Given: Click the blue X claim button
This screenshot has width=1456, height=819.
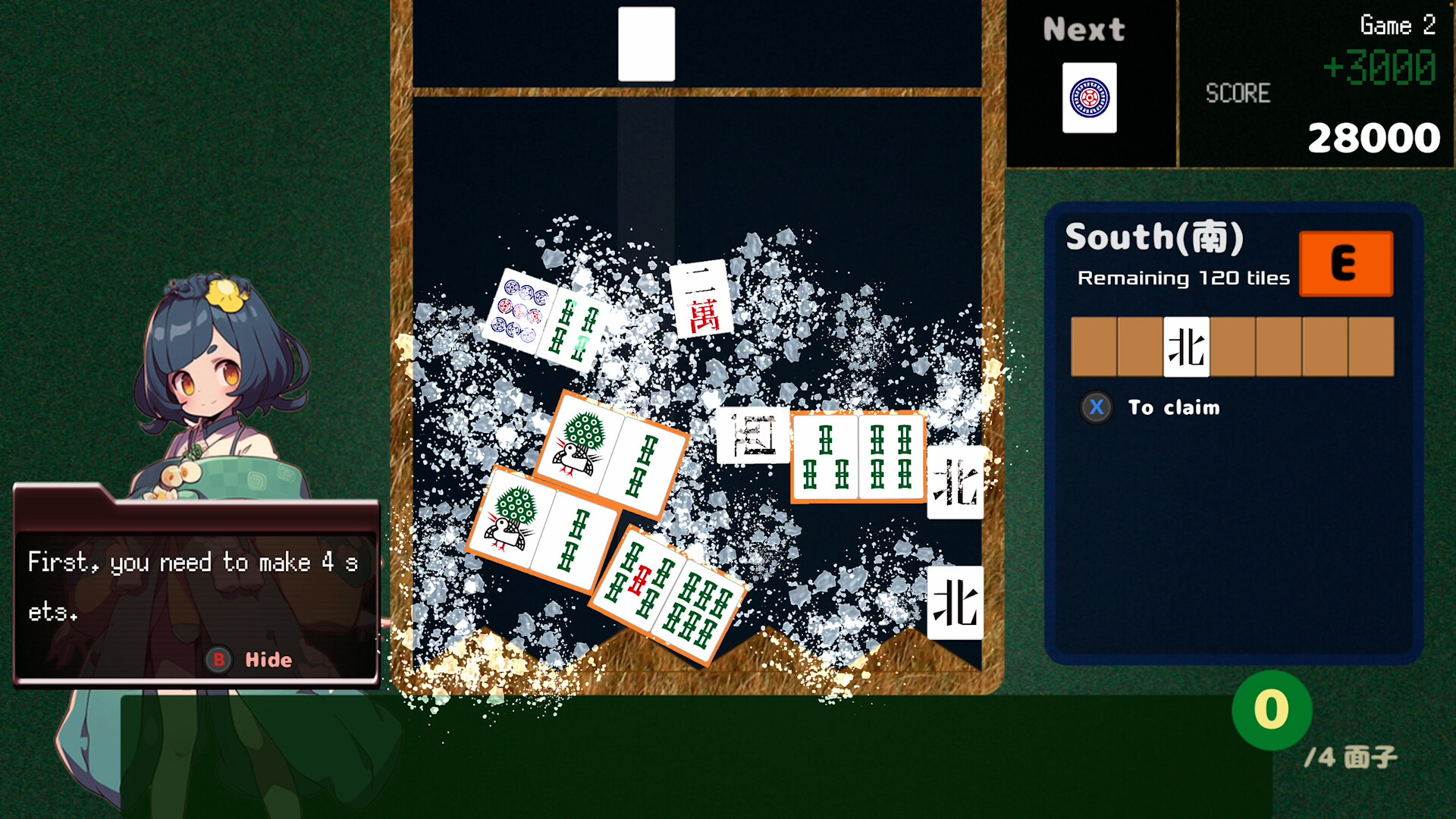Looking at the screenshot, I should click(1097, 407).
